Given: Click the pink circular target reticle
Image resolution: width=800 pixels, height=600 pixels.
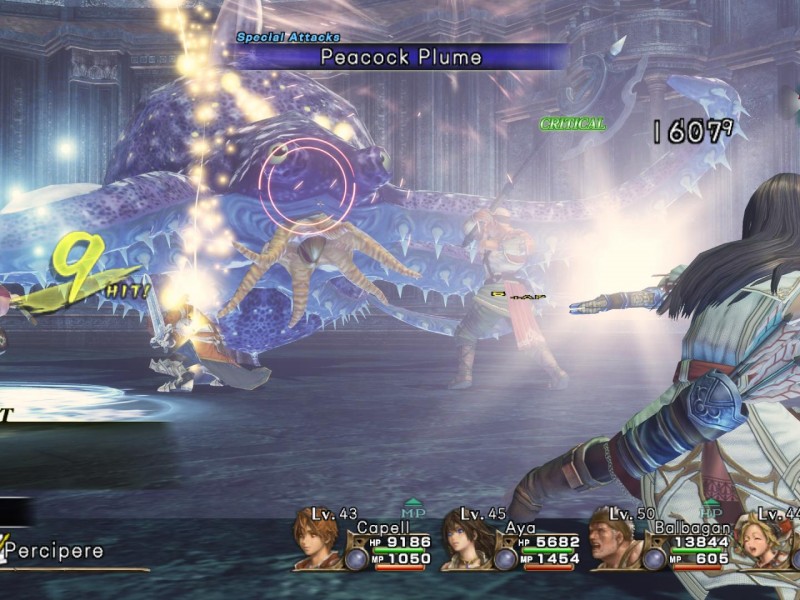Looking at the screenshot, I should tap(308, 186).
